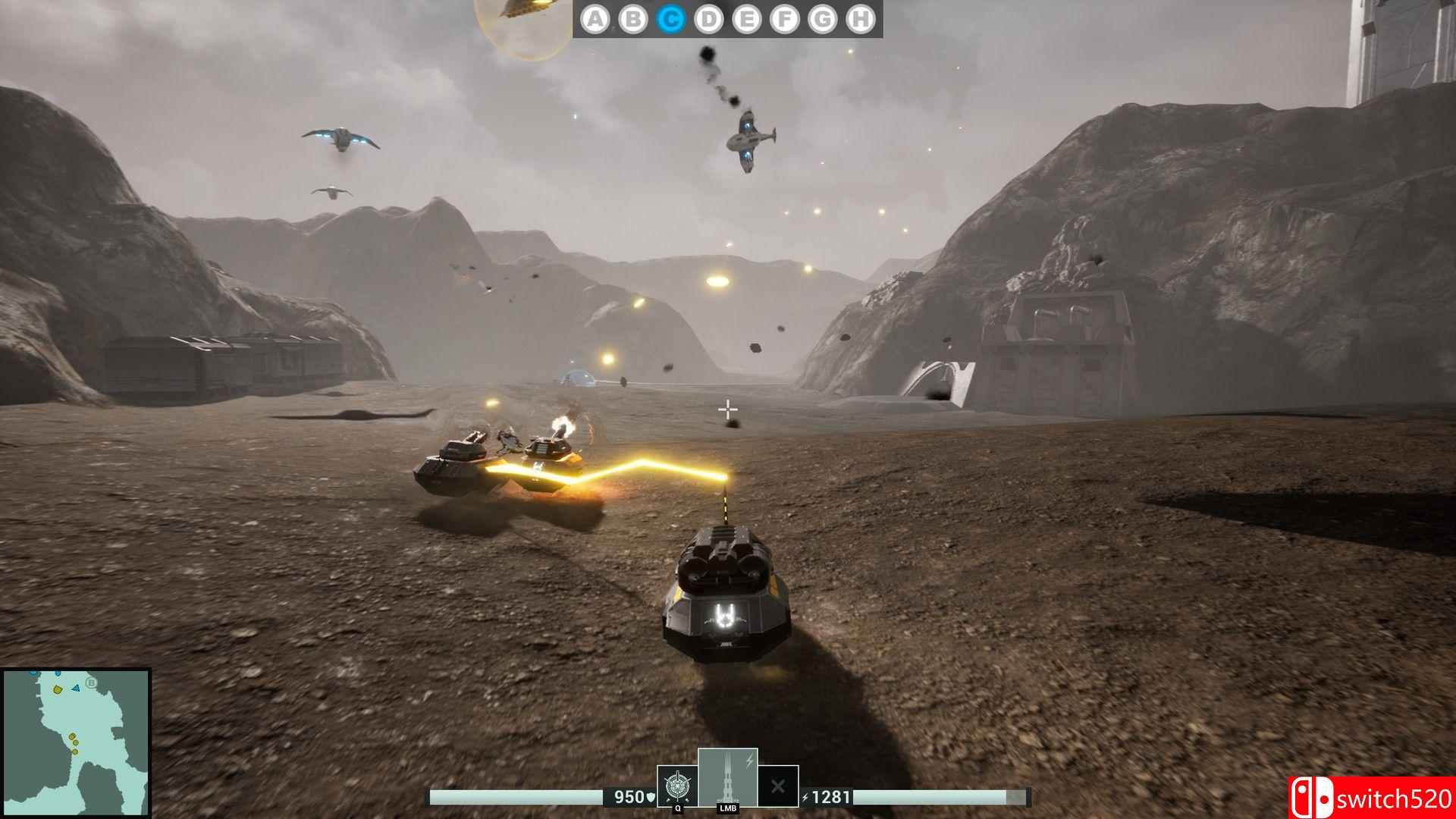This screenshot has width=1456, height=819.
Task: Activate the shield emblem ability slot
Action: 677,786
